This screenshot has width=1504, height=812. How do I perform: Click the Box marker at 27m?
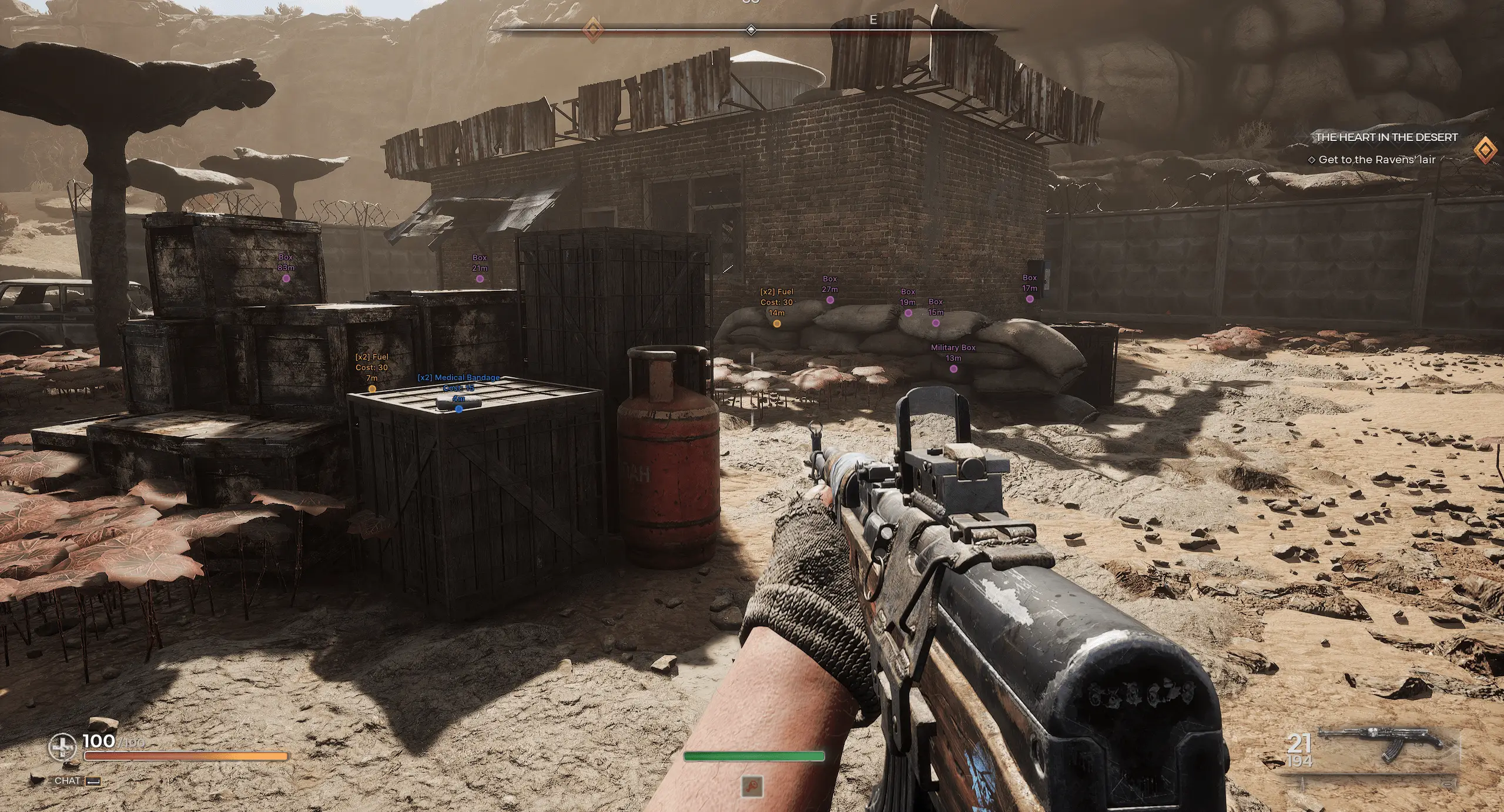(830, 300)
